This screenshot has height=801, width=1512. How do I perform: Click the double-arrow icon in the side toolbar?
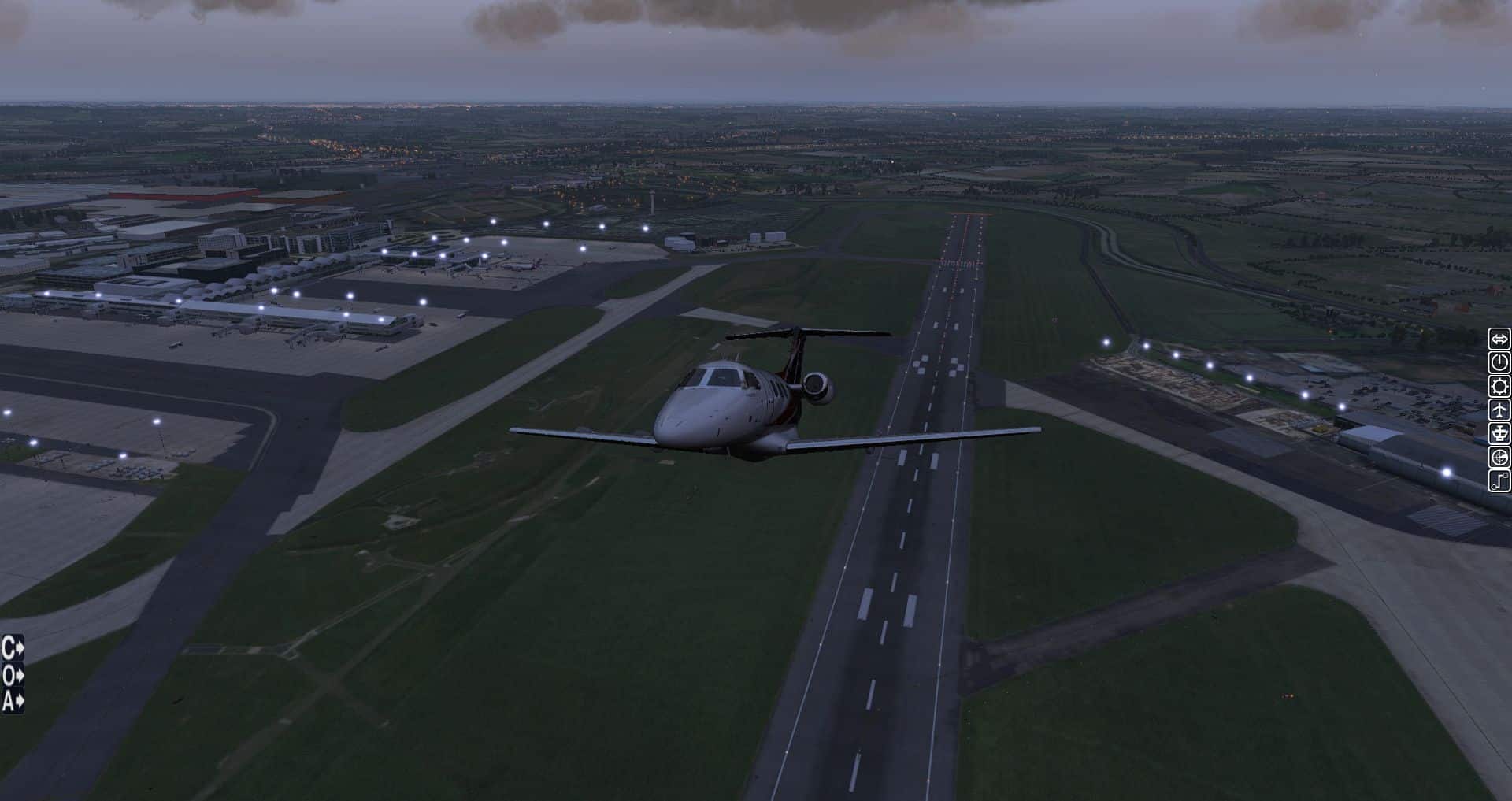pos(1499,339)
